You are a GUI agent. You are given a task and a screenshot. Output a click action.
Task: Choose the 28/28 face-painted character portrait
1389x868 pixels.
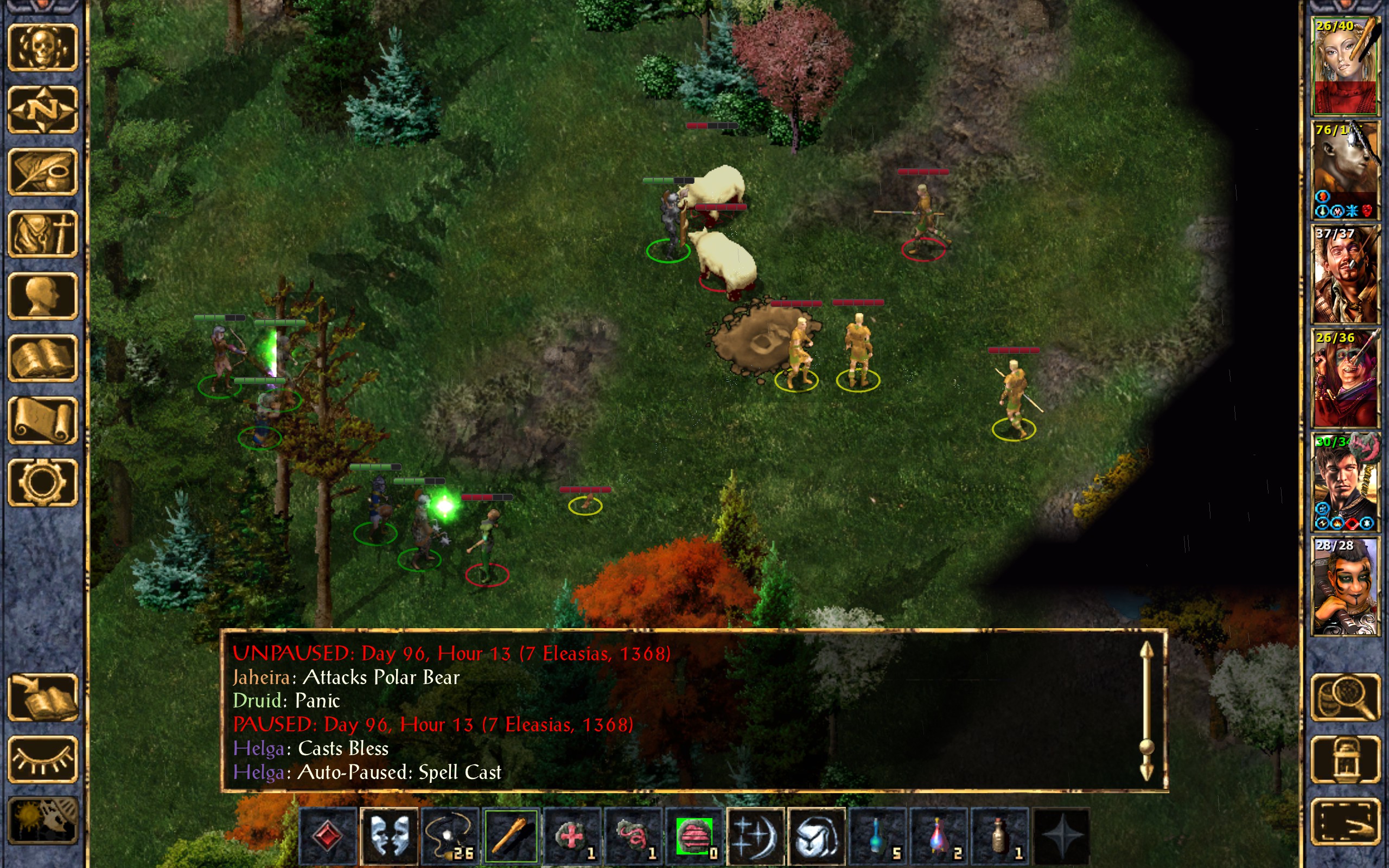click(1345, 586)
